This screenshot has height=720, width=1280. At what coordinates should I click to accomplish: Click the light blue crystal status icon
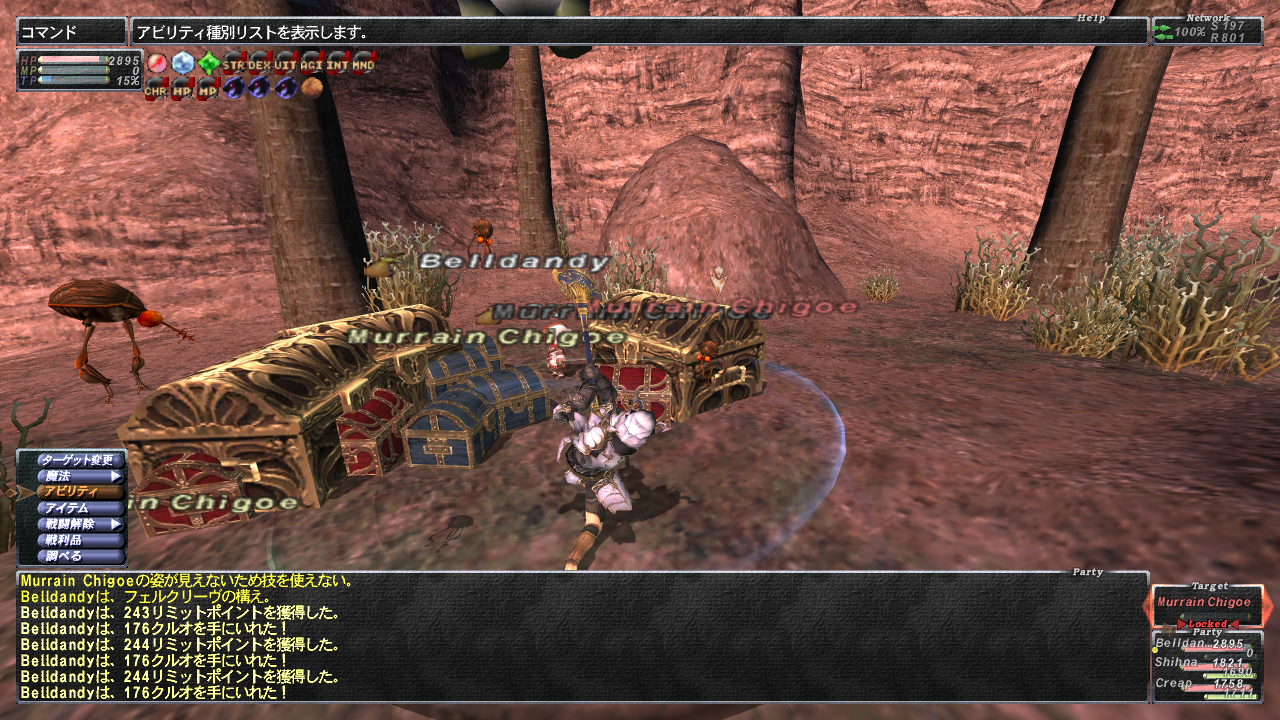pyautogui.click(x=182, y=65)
